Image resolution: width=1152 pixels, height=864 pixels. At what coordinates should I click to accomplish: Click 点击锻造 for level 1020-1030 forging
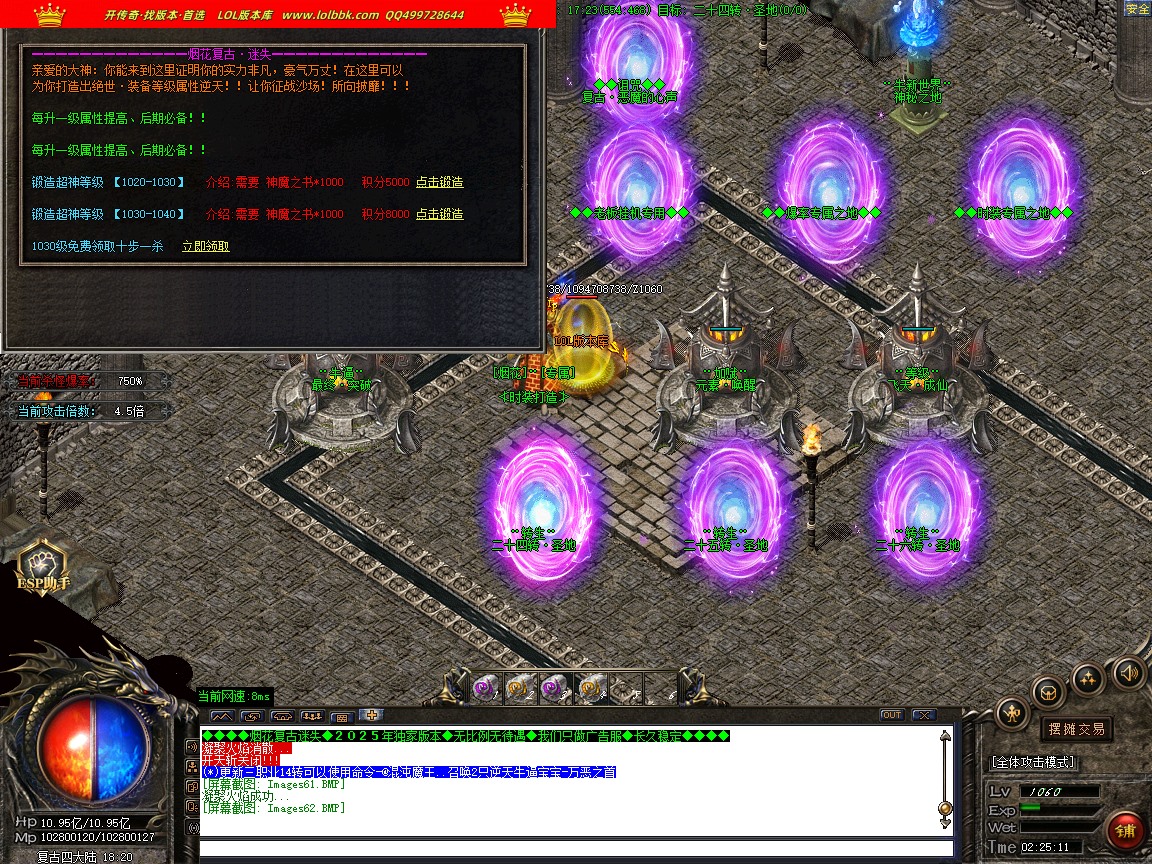pyautogui.click(x=440, y=183)
